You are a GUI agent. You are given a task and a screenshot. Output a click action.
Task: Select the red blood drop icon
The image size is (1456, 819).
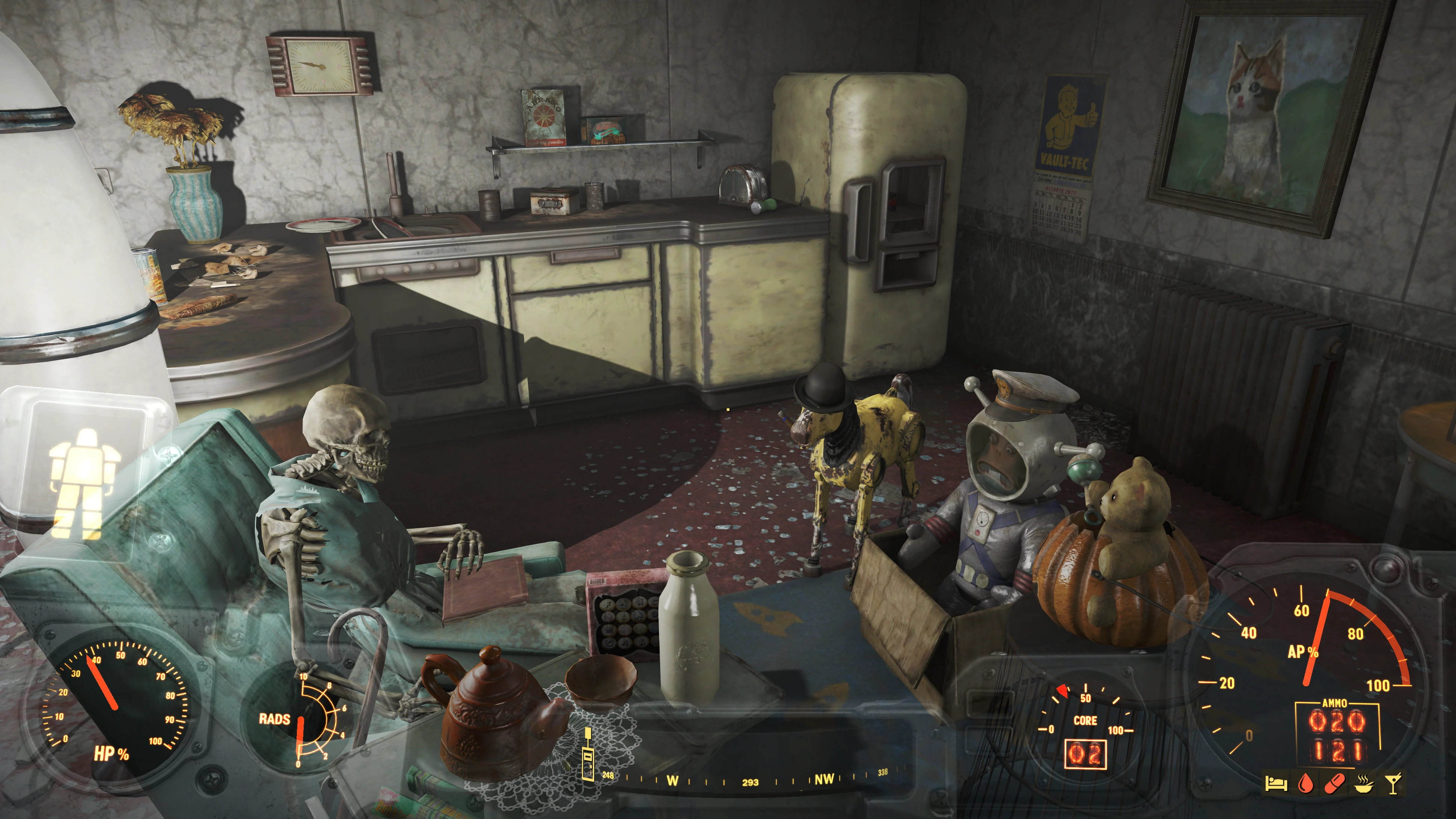1305,784
